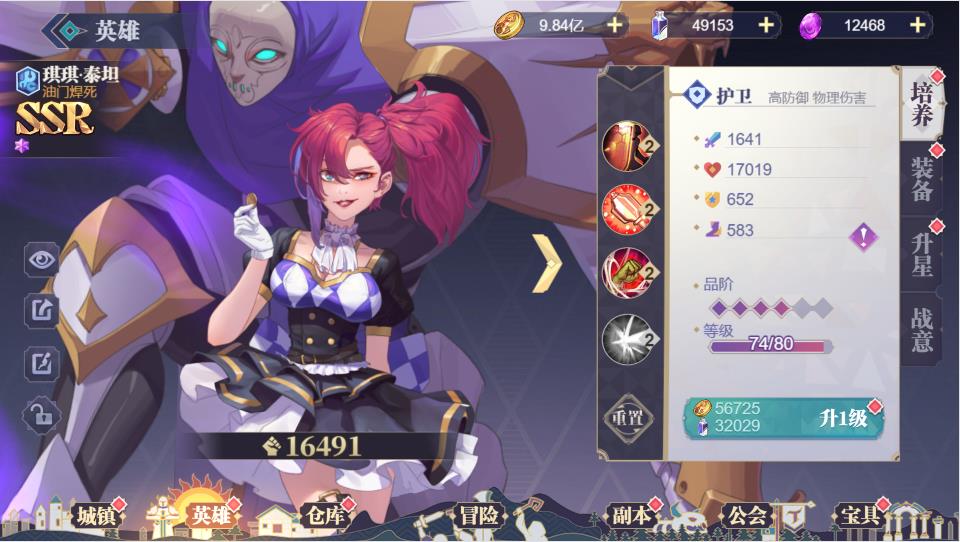Screen dimensions: 960x542
Task: Add more gold coins with the plus button
Action: (x=614, y=25)
